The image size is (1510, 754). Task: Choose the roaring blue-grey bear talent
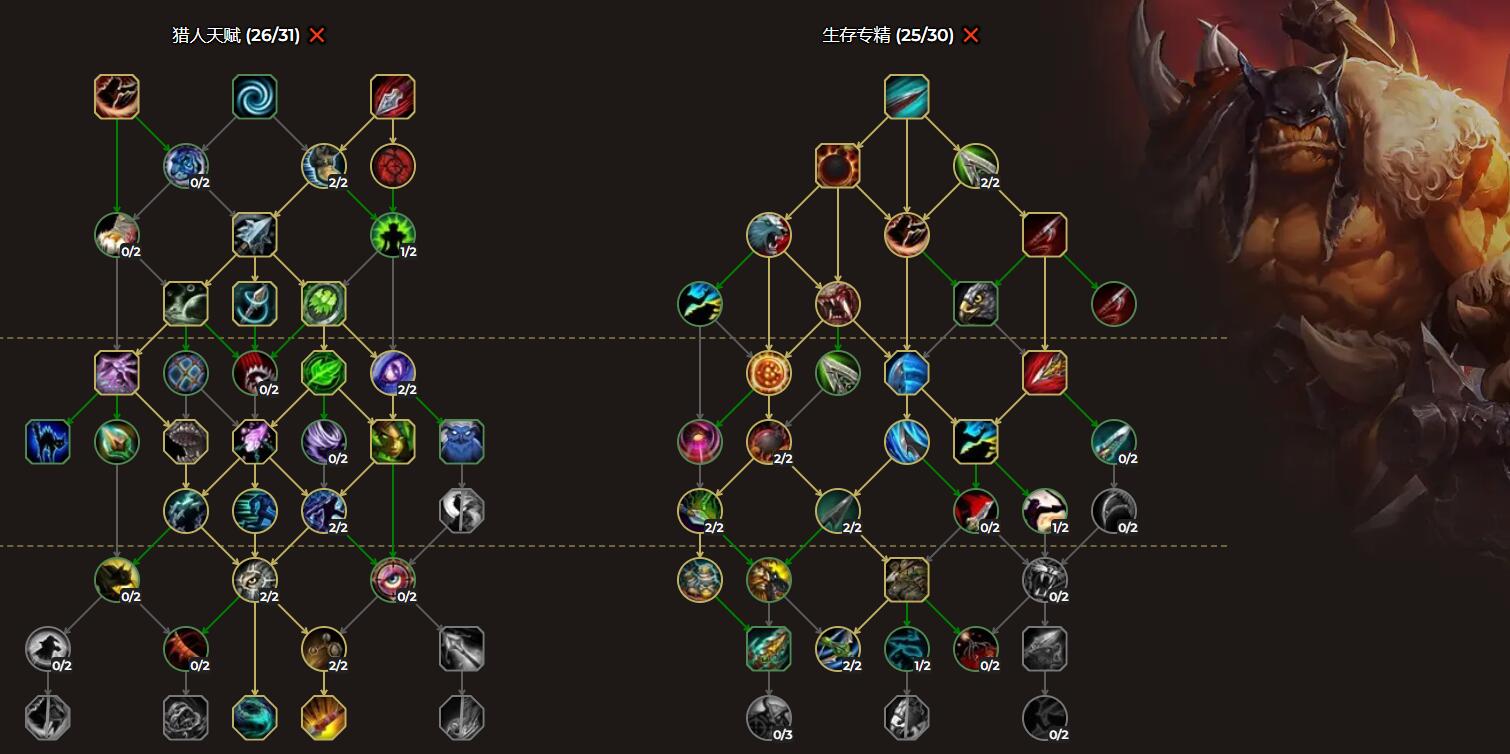[769, 235]
